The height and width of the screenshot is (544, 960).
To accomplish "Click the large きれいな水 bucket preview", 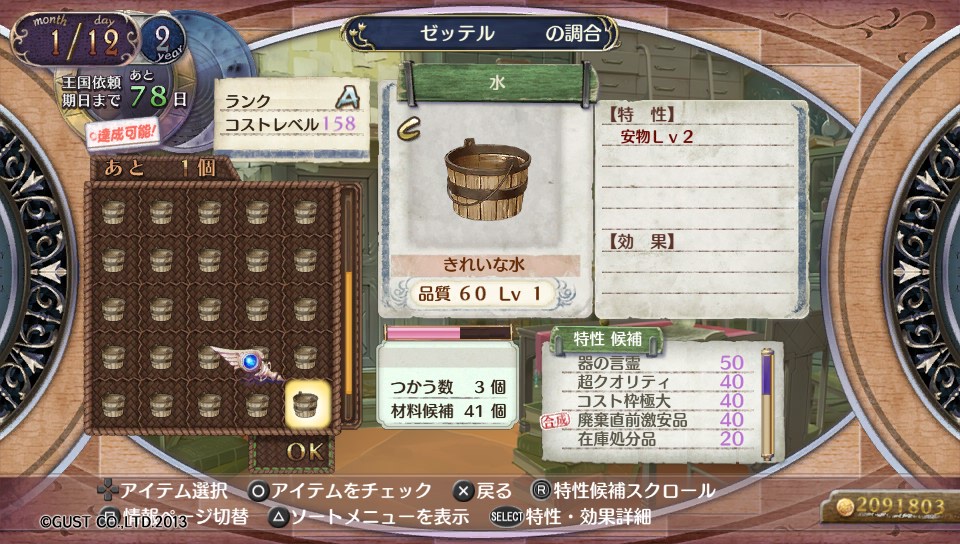I will (487, 181).
